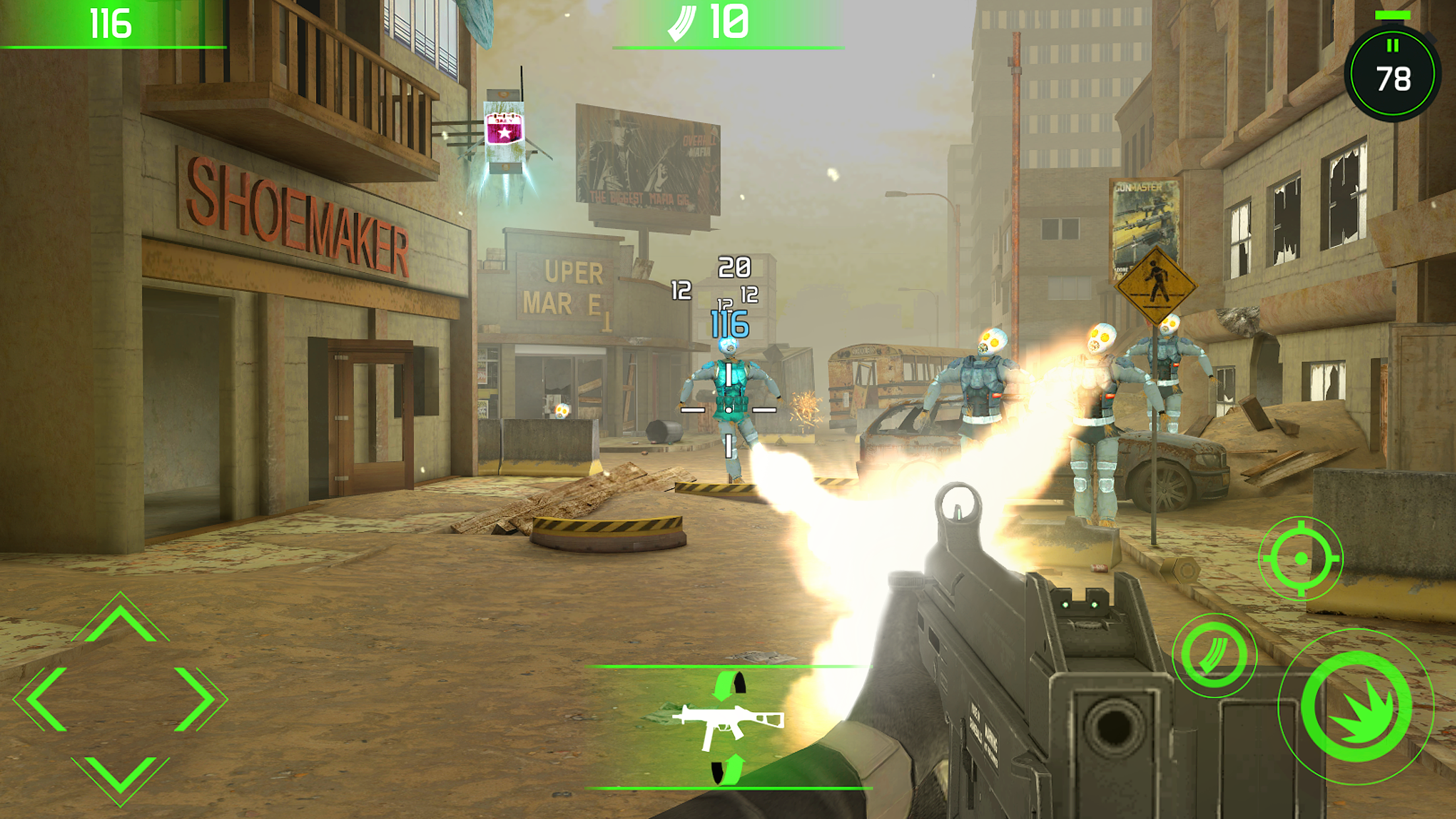
Task: Tap the move backward arrow
Action: pos(120,777)
